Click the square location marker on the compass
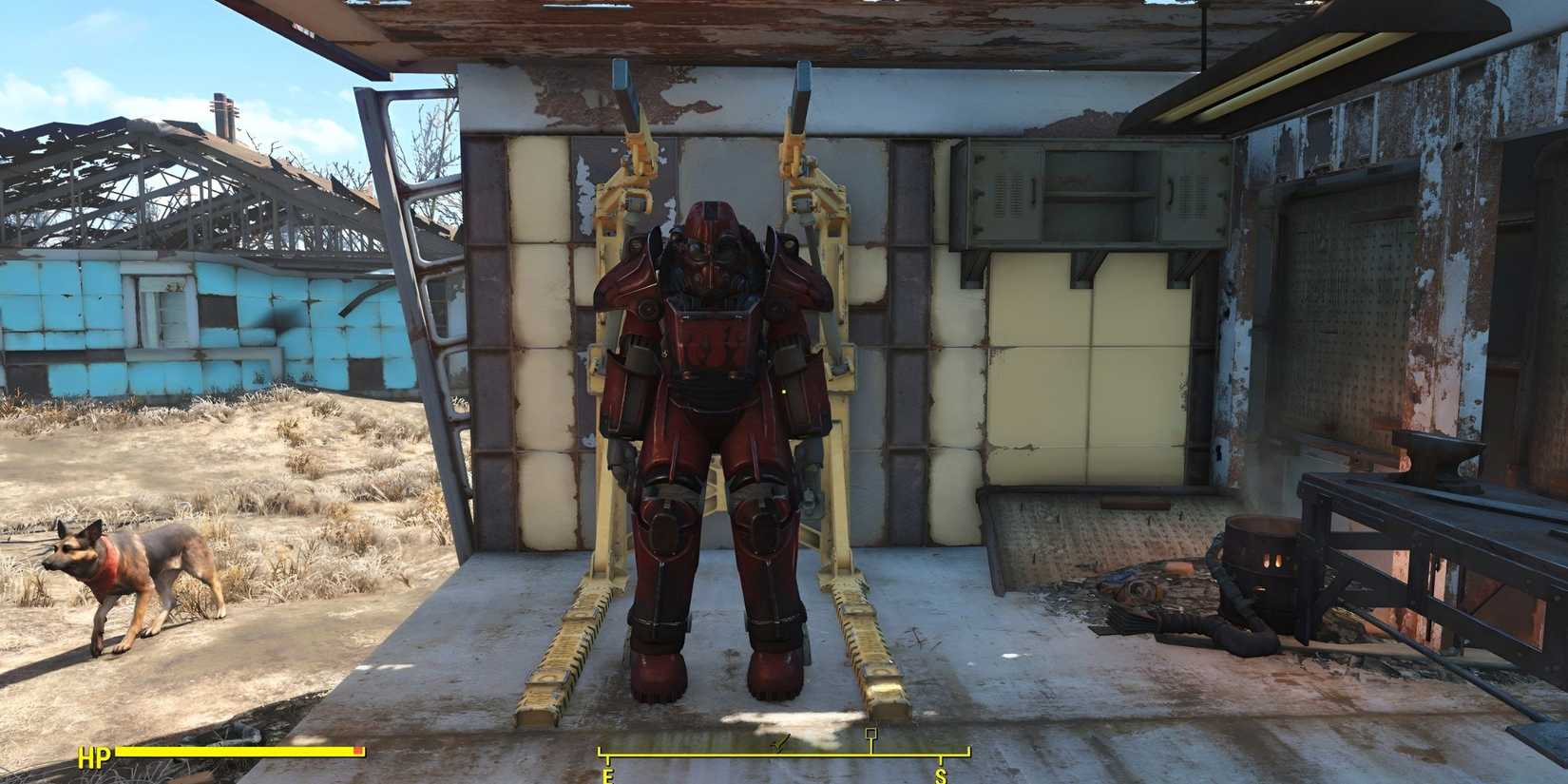This screenshot has height=784, width=1568. (x=870, y=734)
